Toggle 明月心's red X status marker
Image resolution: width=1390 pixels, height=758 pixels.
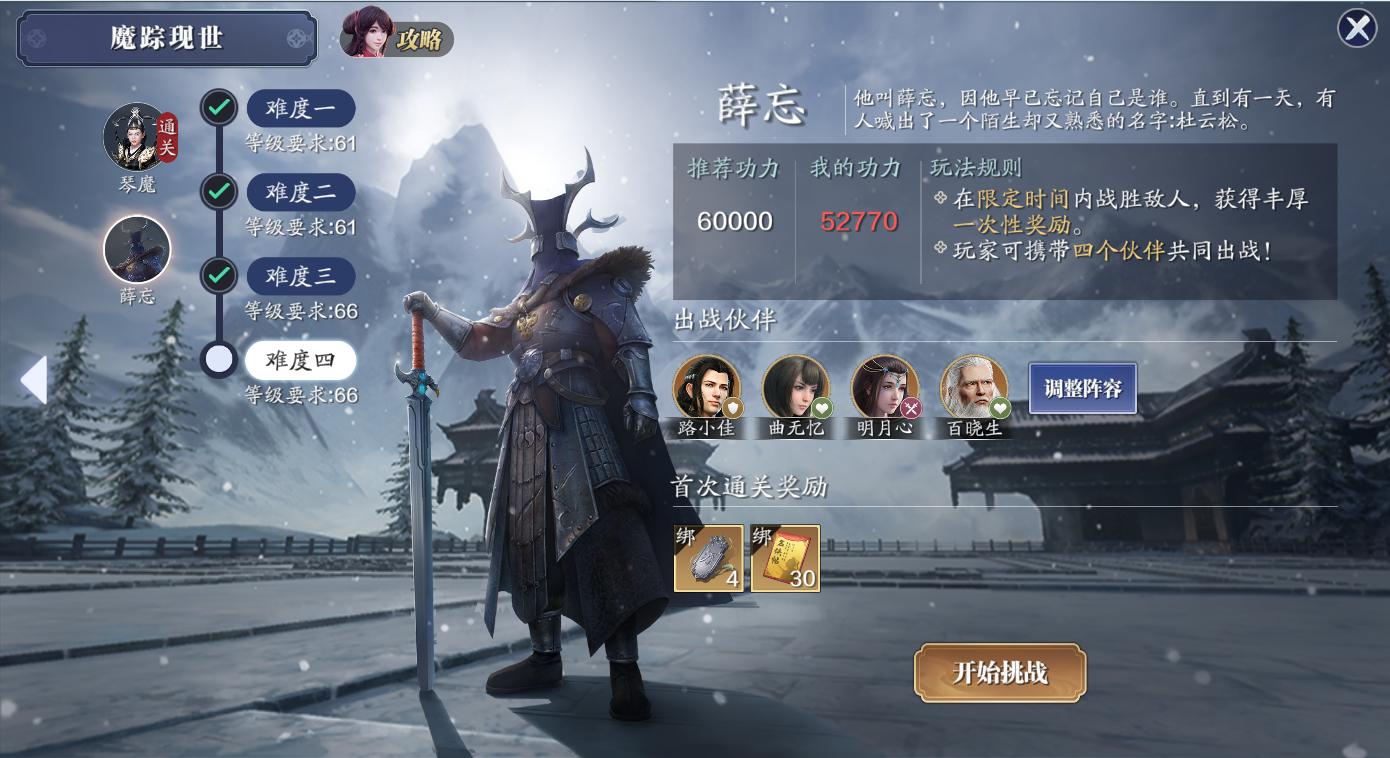[x=911, y=408]
